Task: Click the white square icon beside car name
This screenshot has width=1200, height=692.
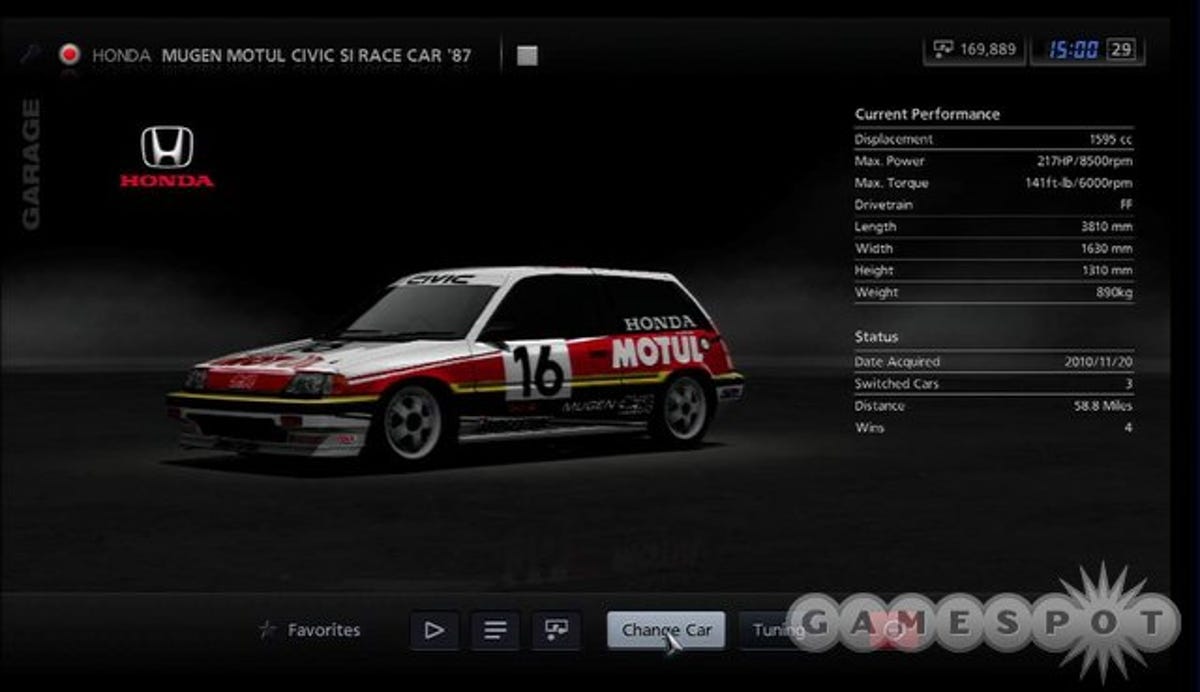Action: (x=527, y=56)
